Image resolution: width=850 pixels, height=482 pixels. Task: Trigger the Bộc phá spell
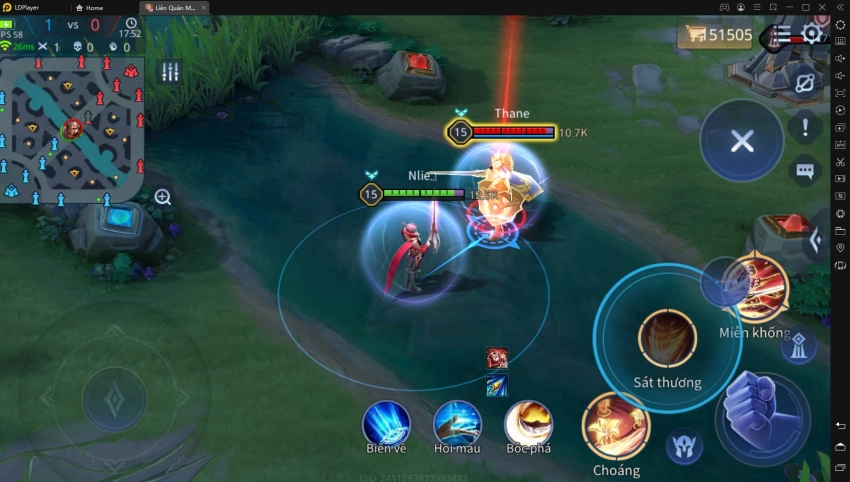point(529,423)
